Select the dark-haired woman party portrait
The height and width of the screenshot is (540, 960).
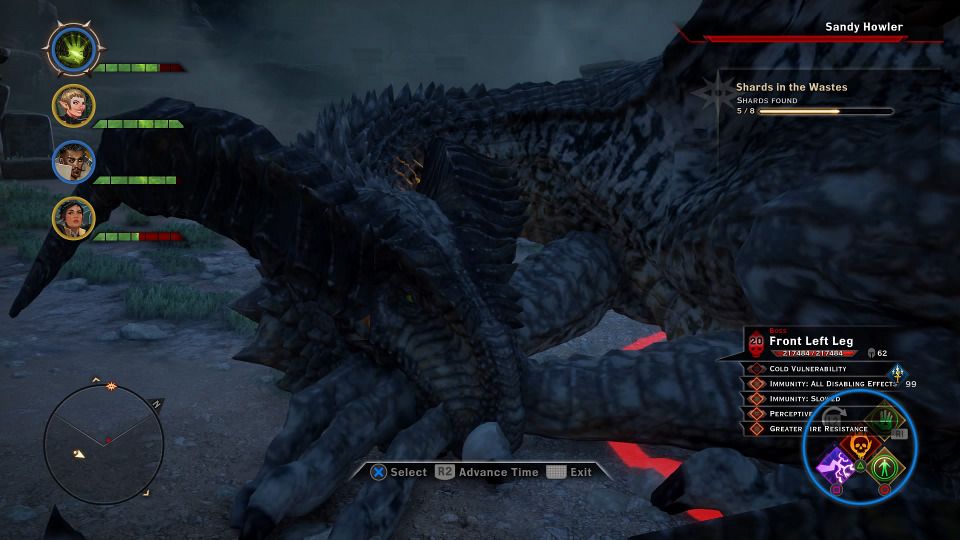pos(74,217)
